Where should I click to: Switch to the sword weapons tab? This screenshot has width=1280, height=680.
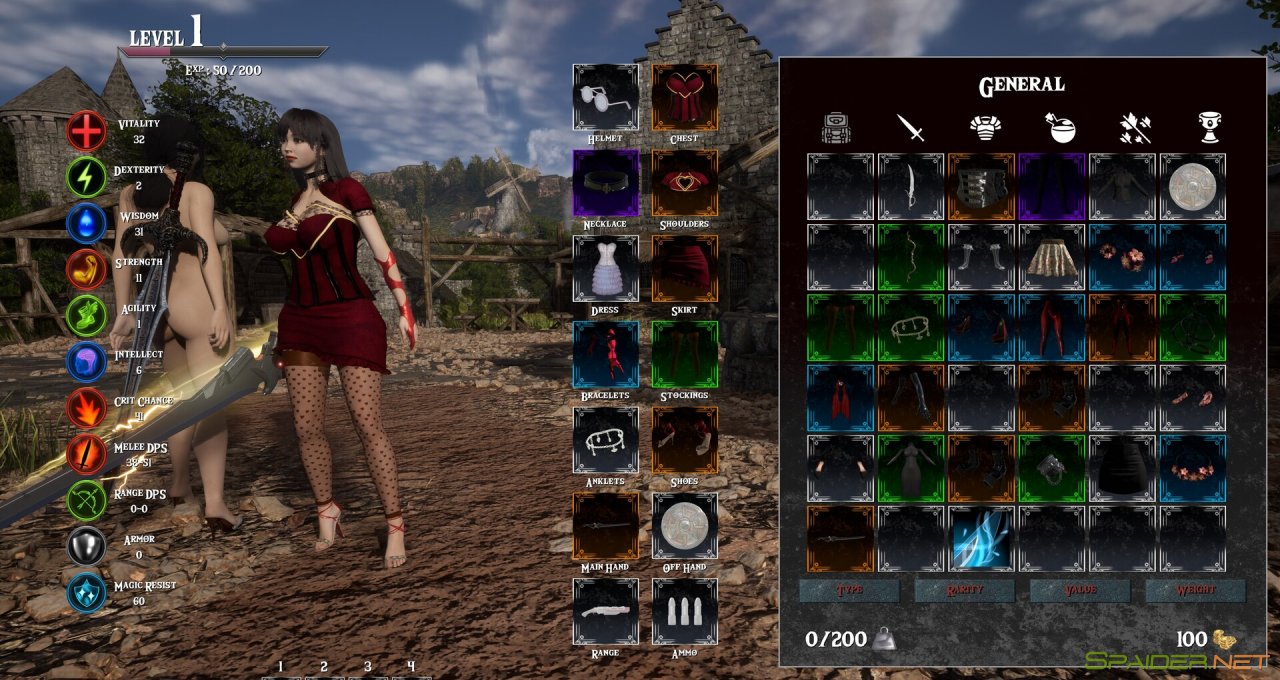(x=910, y=127)
